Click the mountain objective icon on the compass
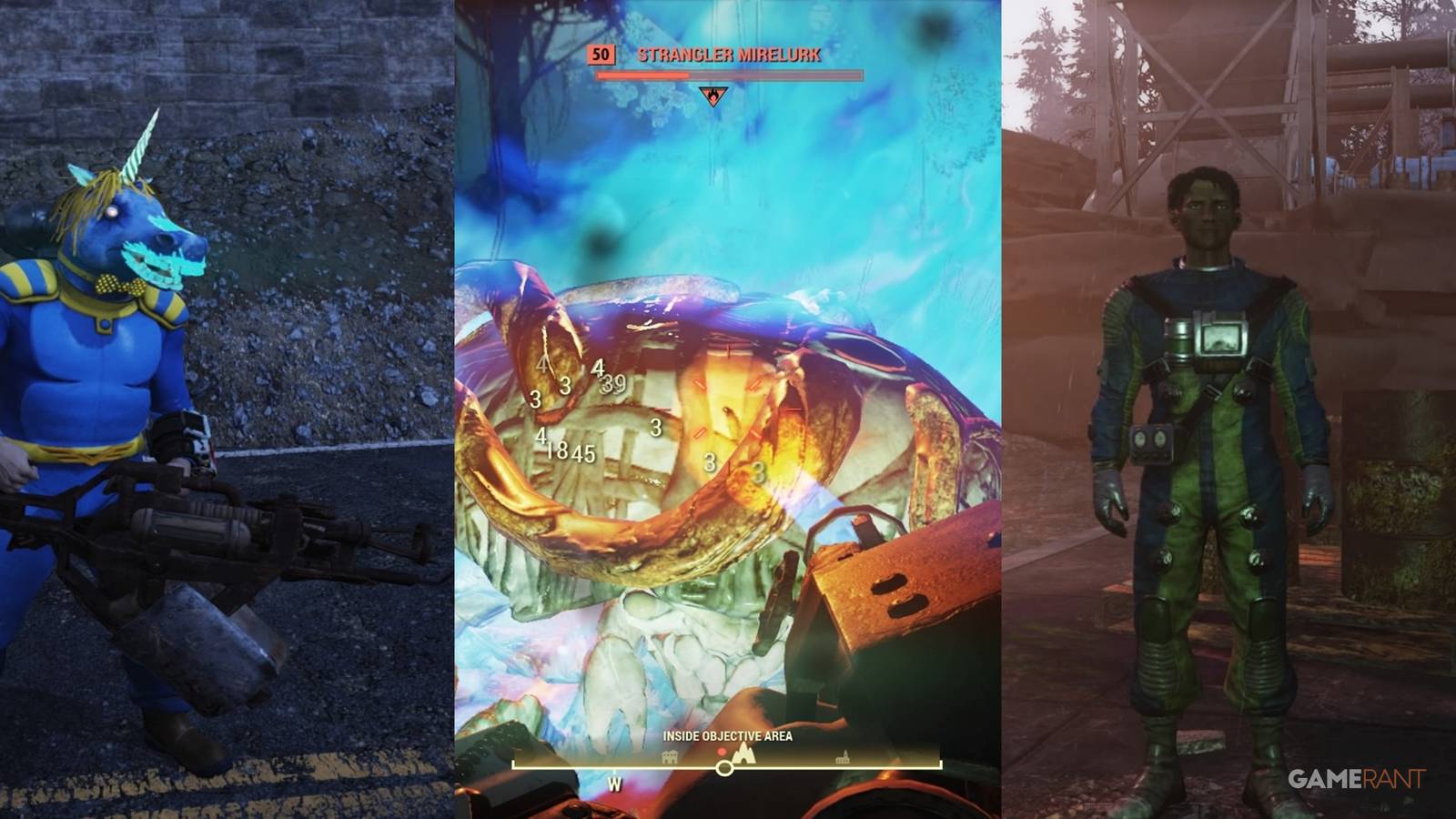The height and width of the screenshot is (819, 1456). (x=744, y=755)
